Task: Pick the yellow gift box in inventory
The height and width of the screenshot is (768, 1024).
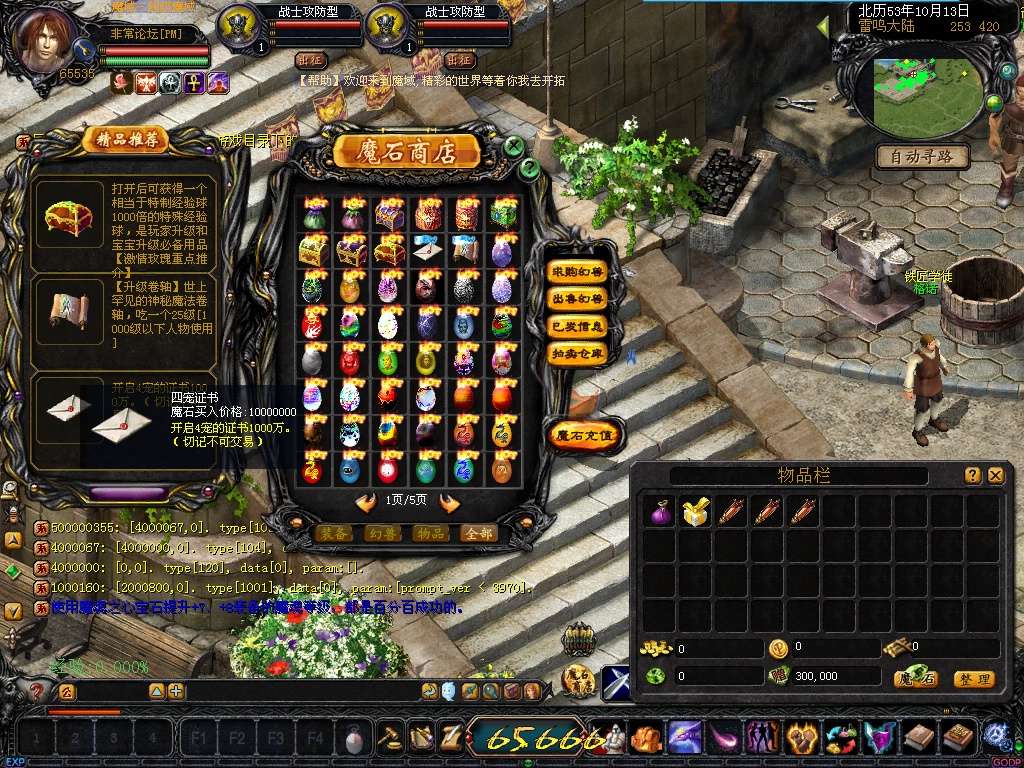Action: 695,512
